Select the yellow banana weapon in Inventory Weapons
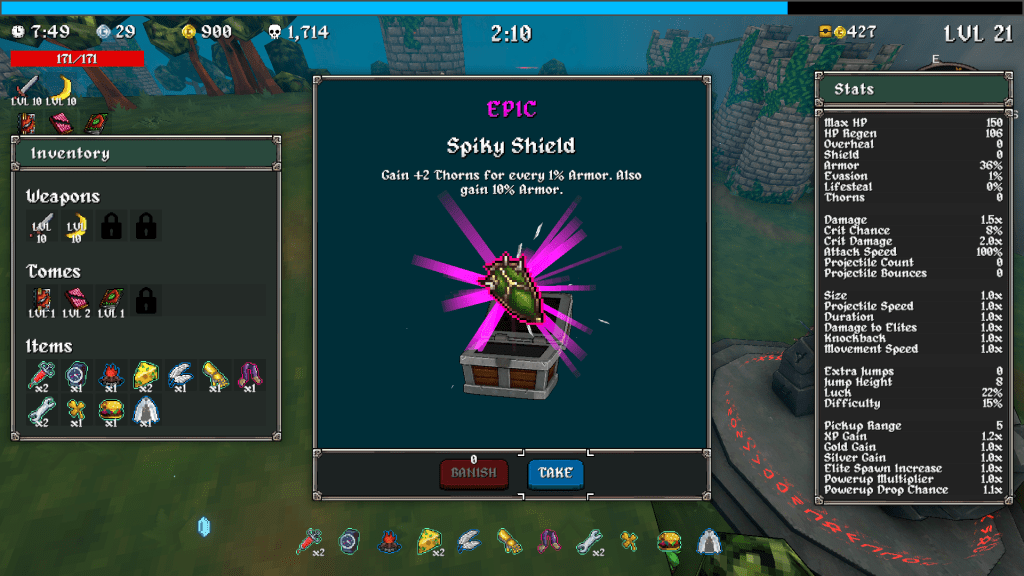This screenshot has width=1024, height=576. point(76,225)
